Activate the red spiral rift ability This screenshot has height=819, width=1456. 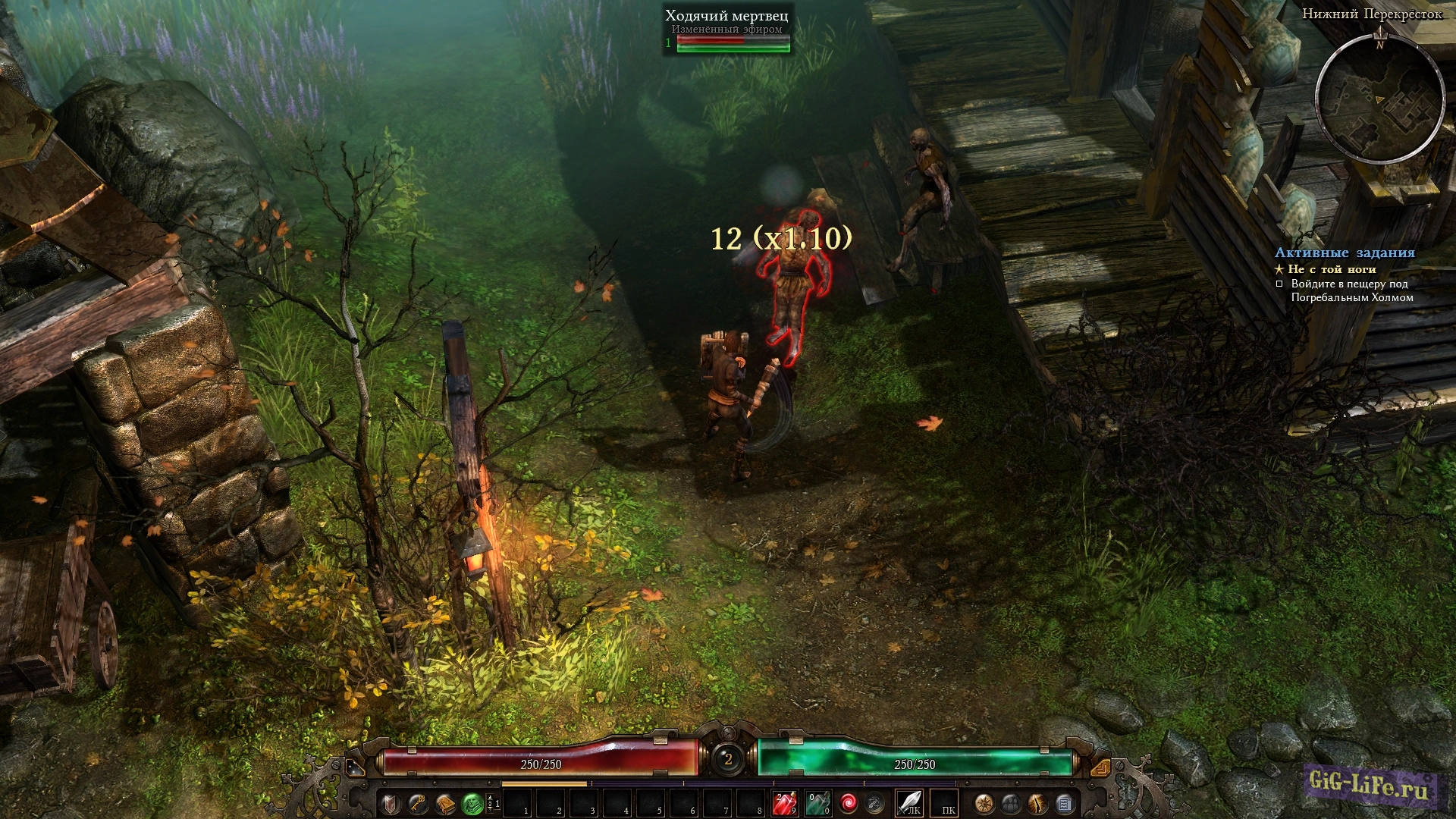[849, 803]
